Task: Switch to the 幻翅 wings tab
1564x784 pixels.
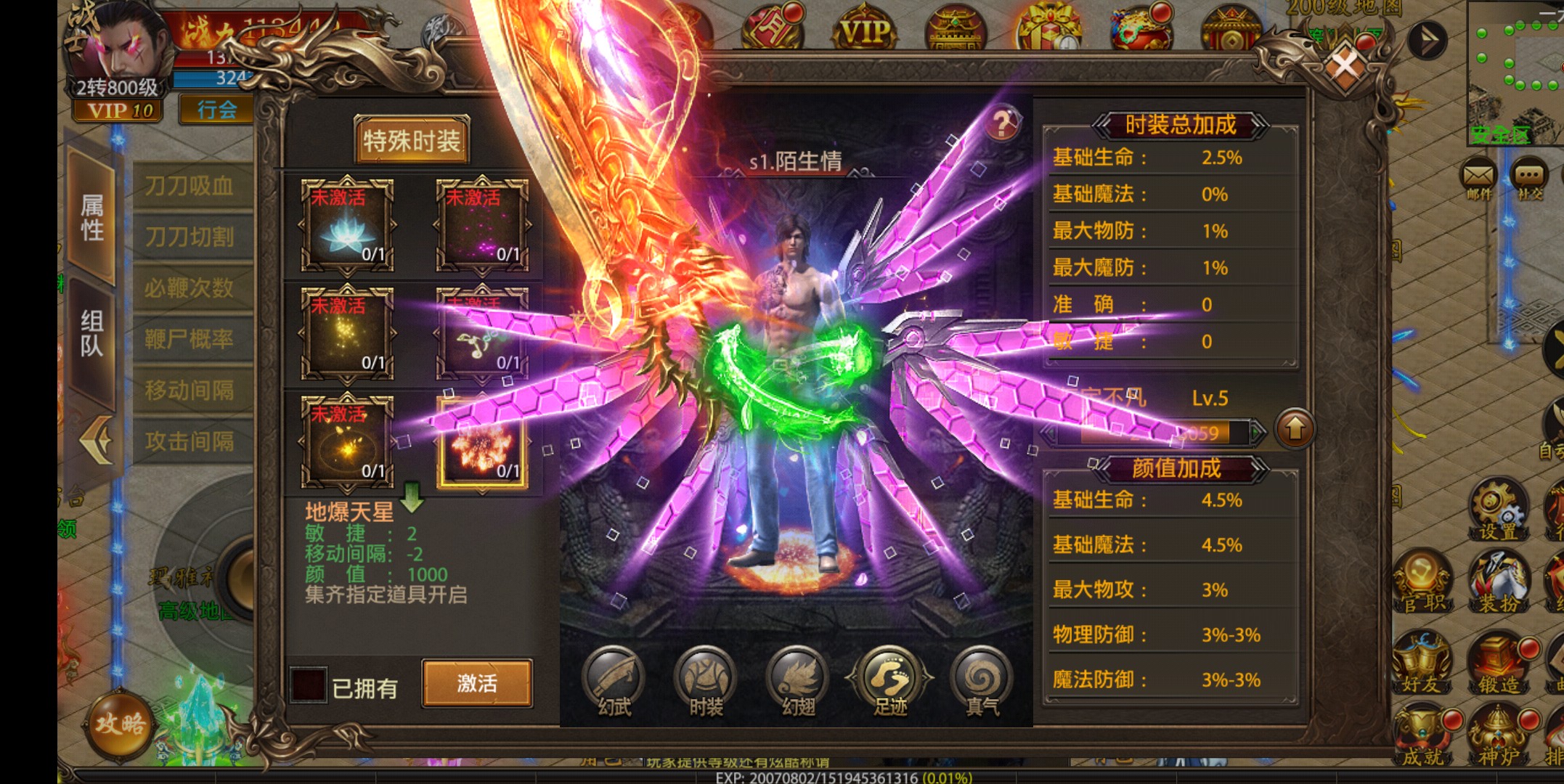Action: pyautogui.click(x=798, y=681)
